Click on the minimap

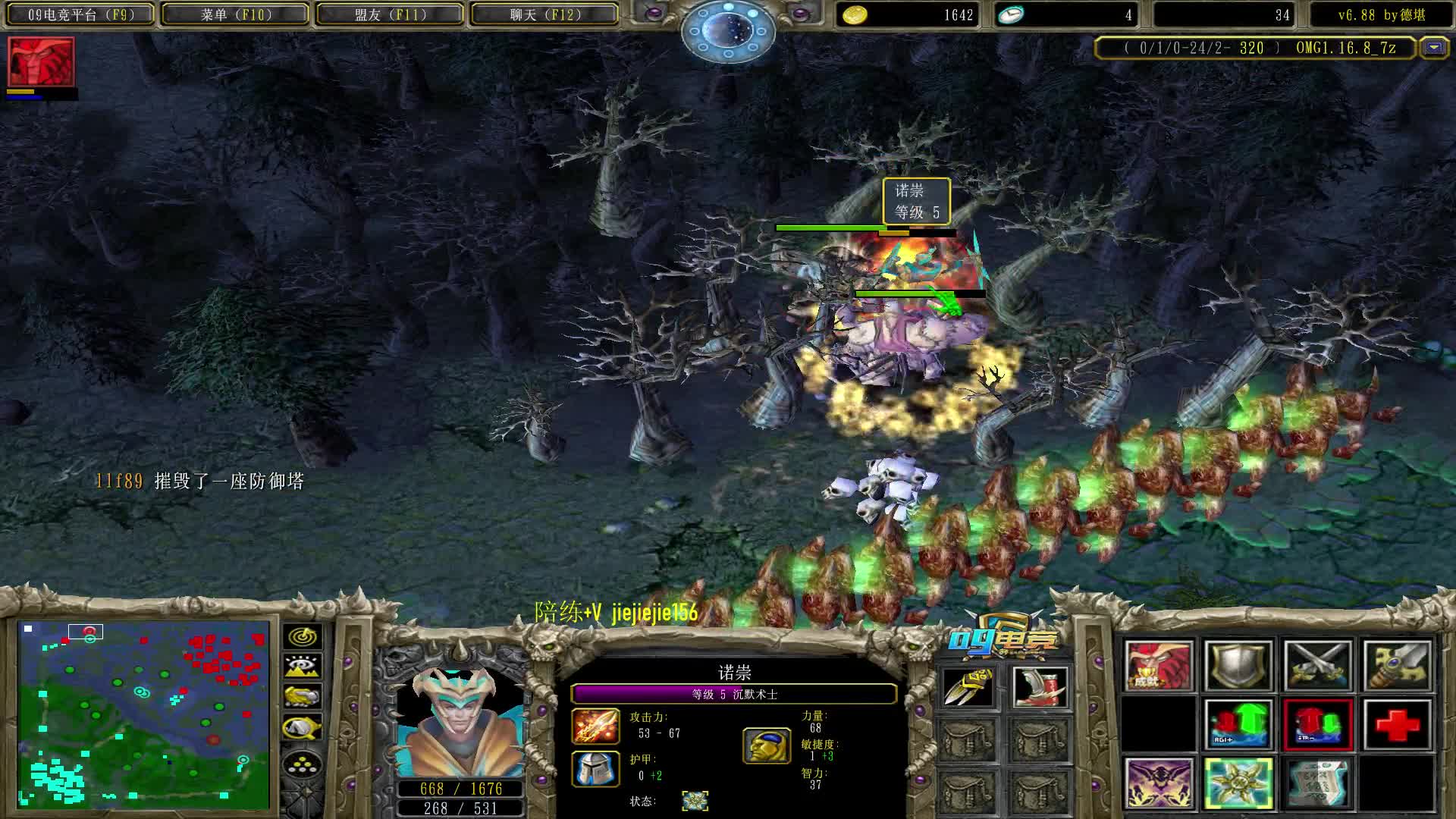[x=144, y=714]
